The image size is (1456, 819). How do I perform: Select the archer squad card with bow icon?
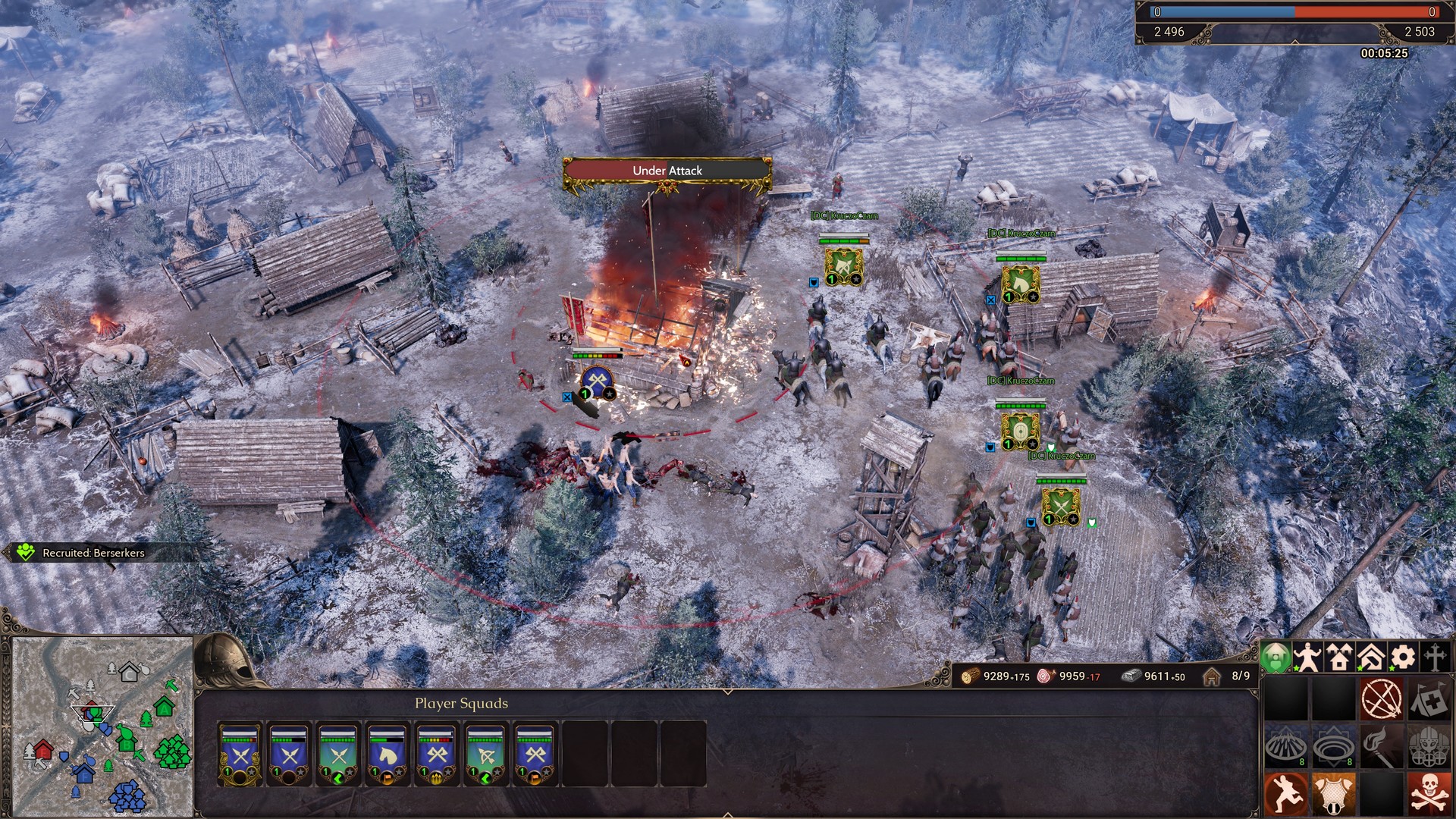[x=485, y=755]
